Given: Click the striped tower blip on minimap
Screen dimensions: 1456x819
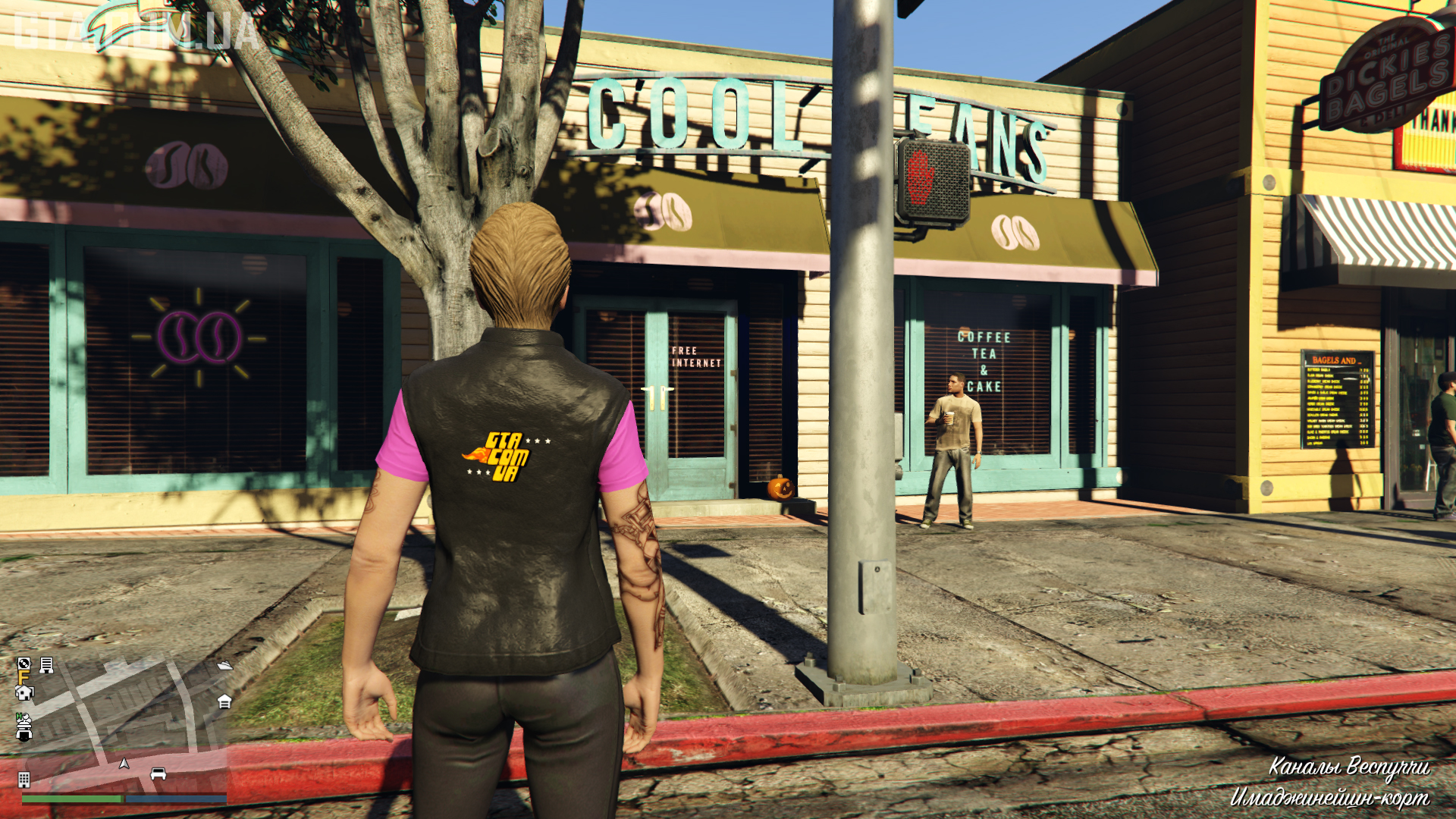Looking at the screenshot, I should (x=46, y=665).
